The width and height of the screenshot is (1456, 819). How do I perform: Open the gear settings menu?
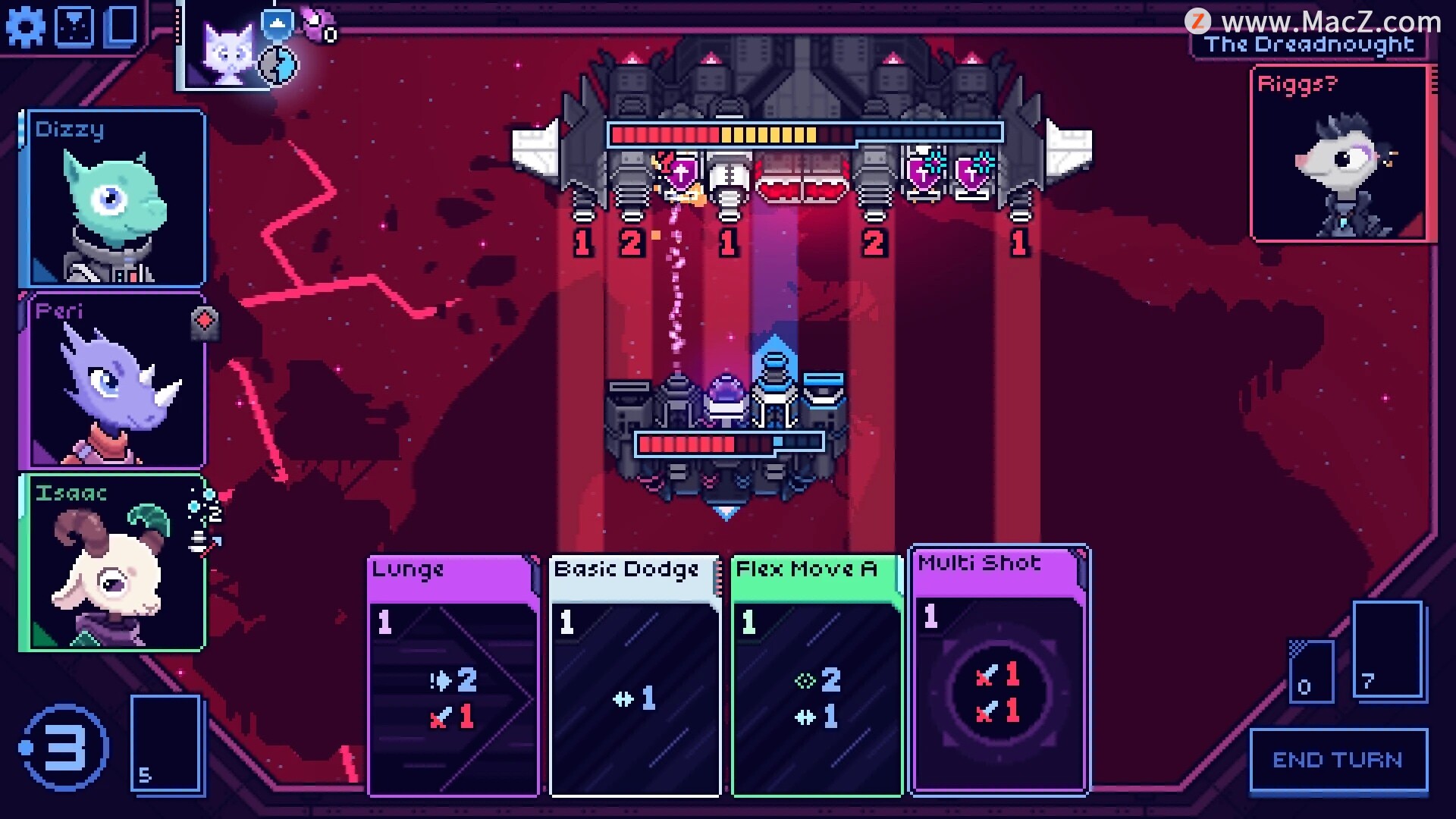(x=25, y=28)
